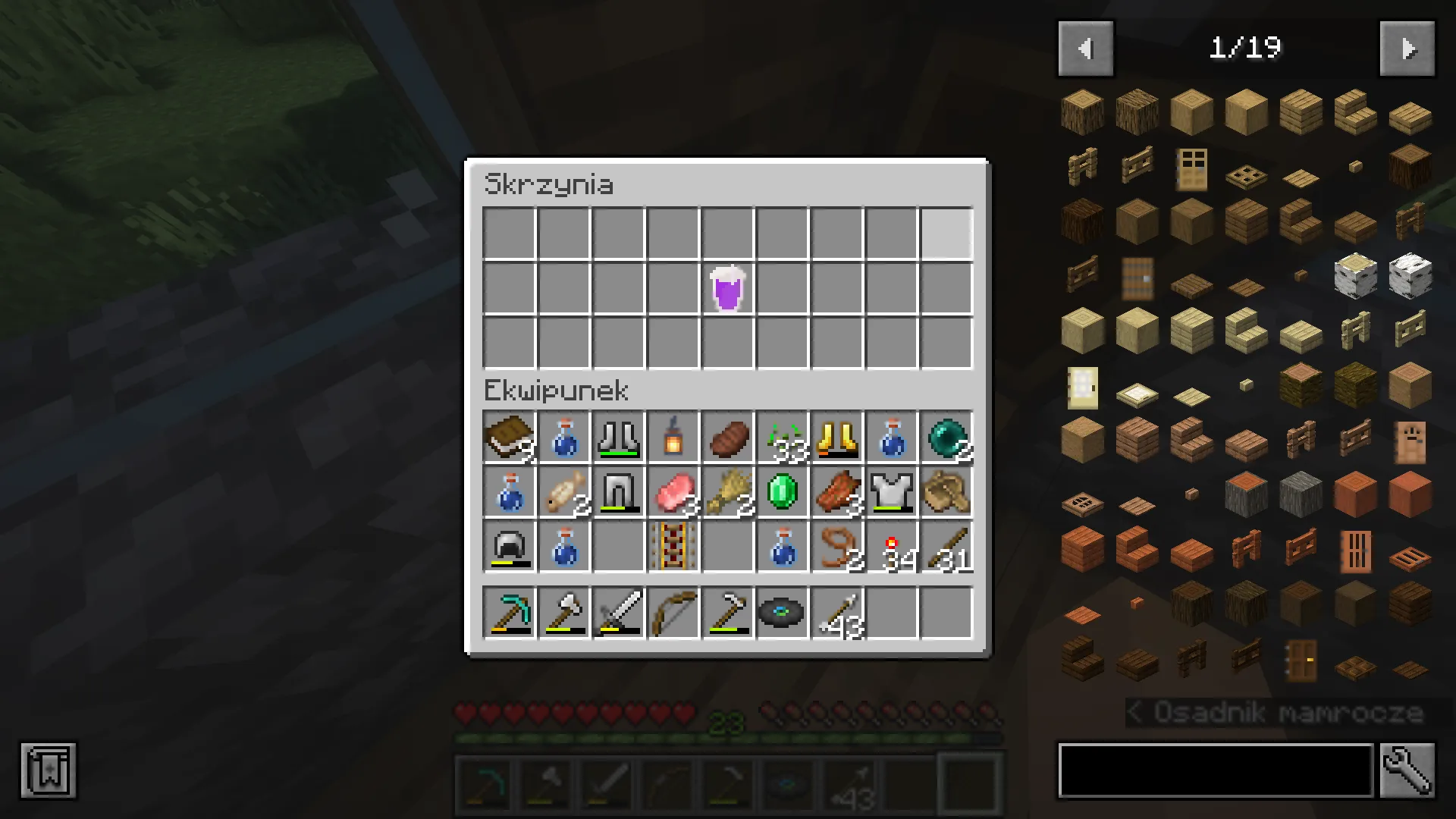Image resolution: width=1456 pixels, height=819 pixels.
Task: Click the purple item inside the chest
Action: click(x=728, y=288)
